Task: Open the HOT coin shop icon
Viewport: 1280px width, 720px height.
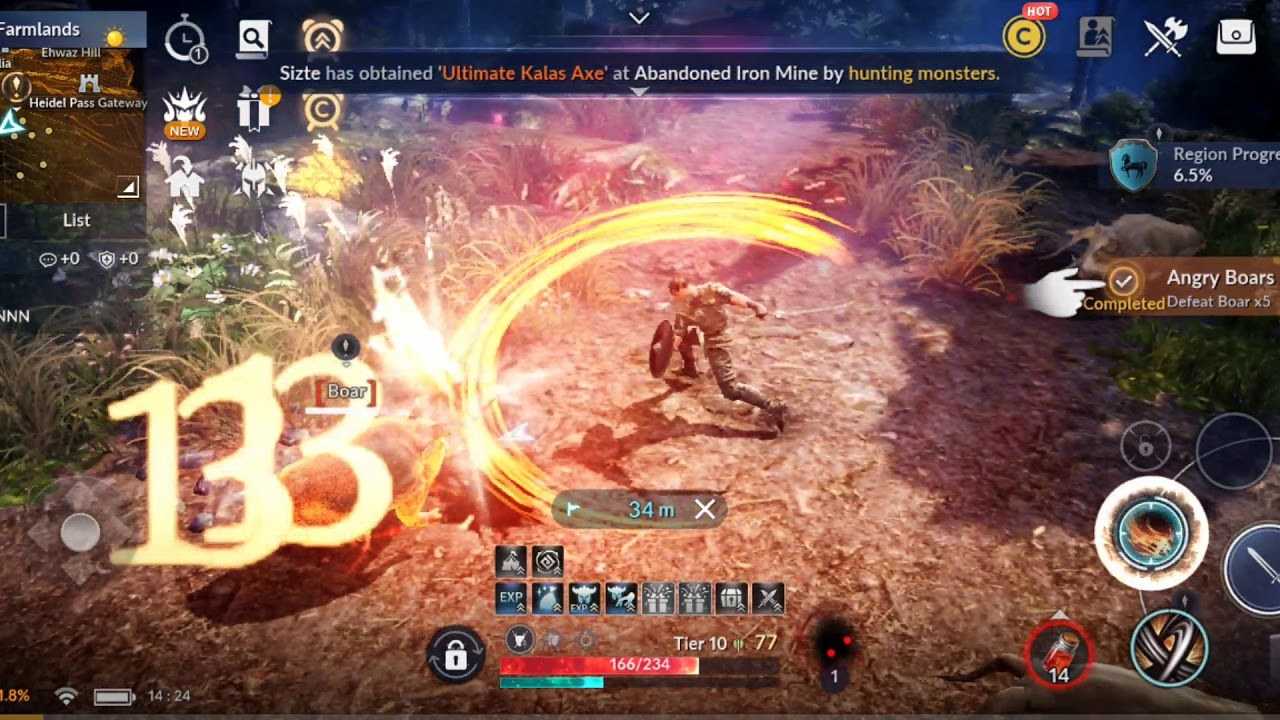Action: pos(1024,37)
